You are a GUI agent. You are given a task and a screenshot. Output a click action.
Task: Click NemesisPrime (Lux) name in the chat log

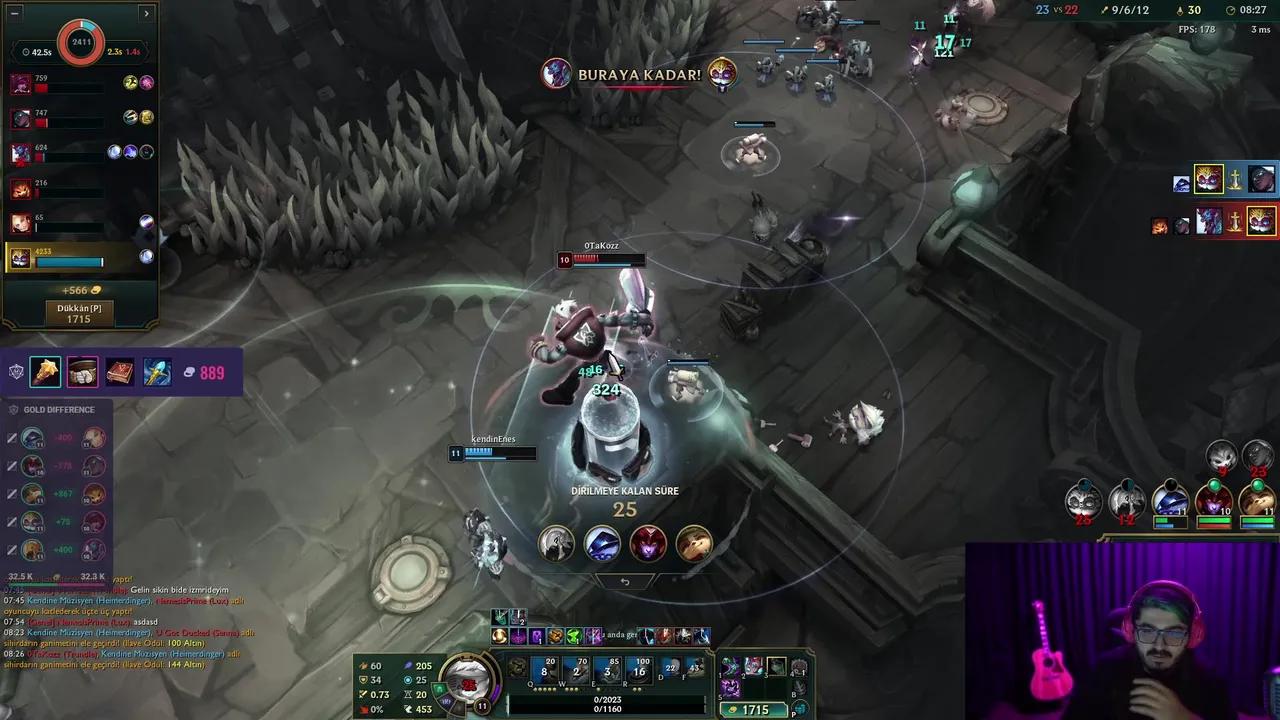coord(190,600)
